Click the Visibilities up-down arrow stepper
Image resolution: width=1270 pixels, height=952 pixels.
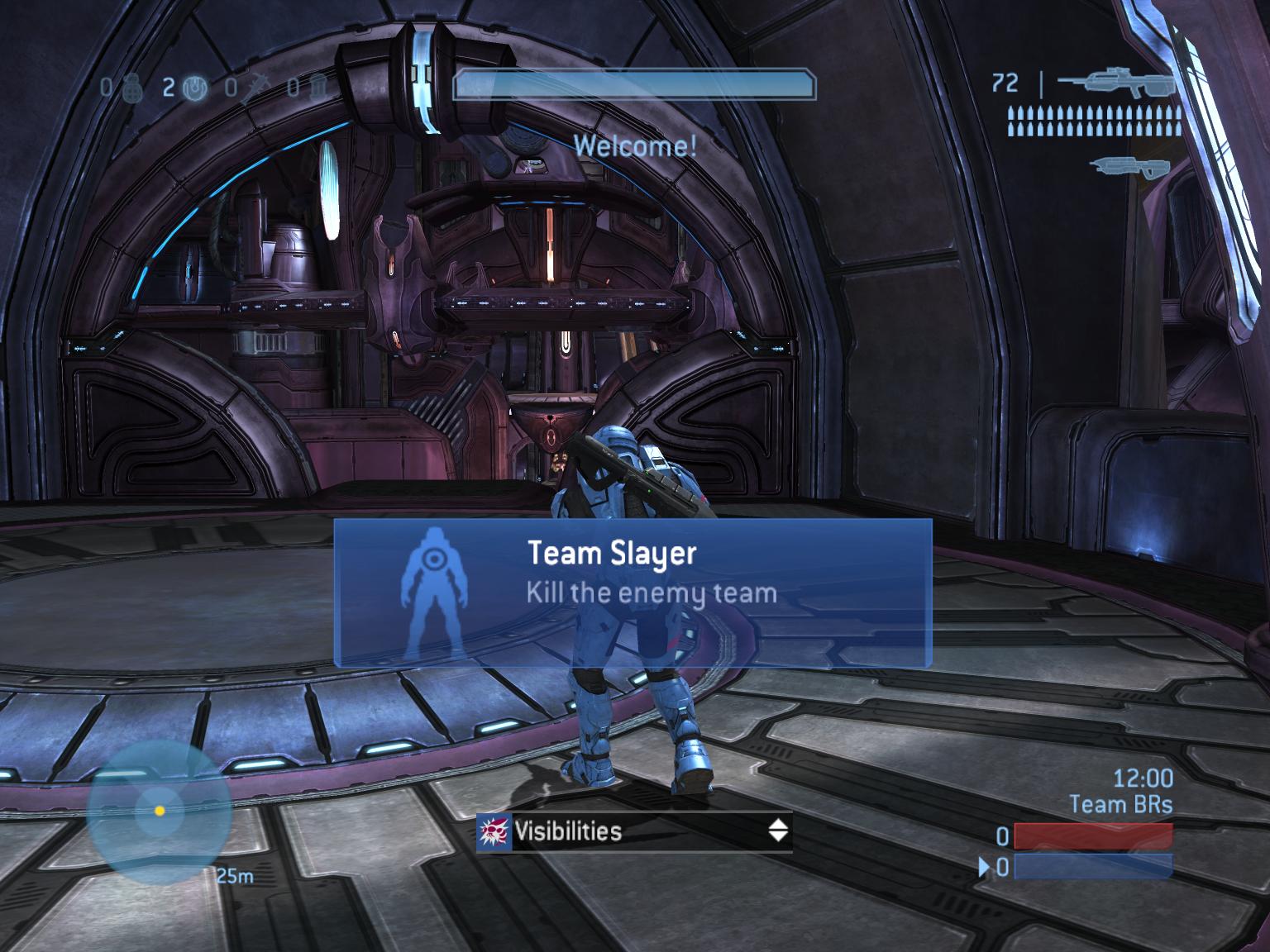pos(778,831)
